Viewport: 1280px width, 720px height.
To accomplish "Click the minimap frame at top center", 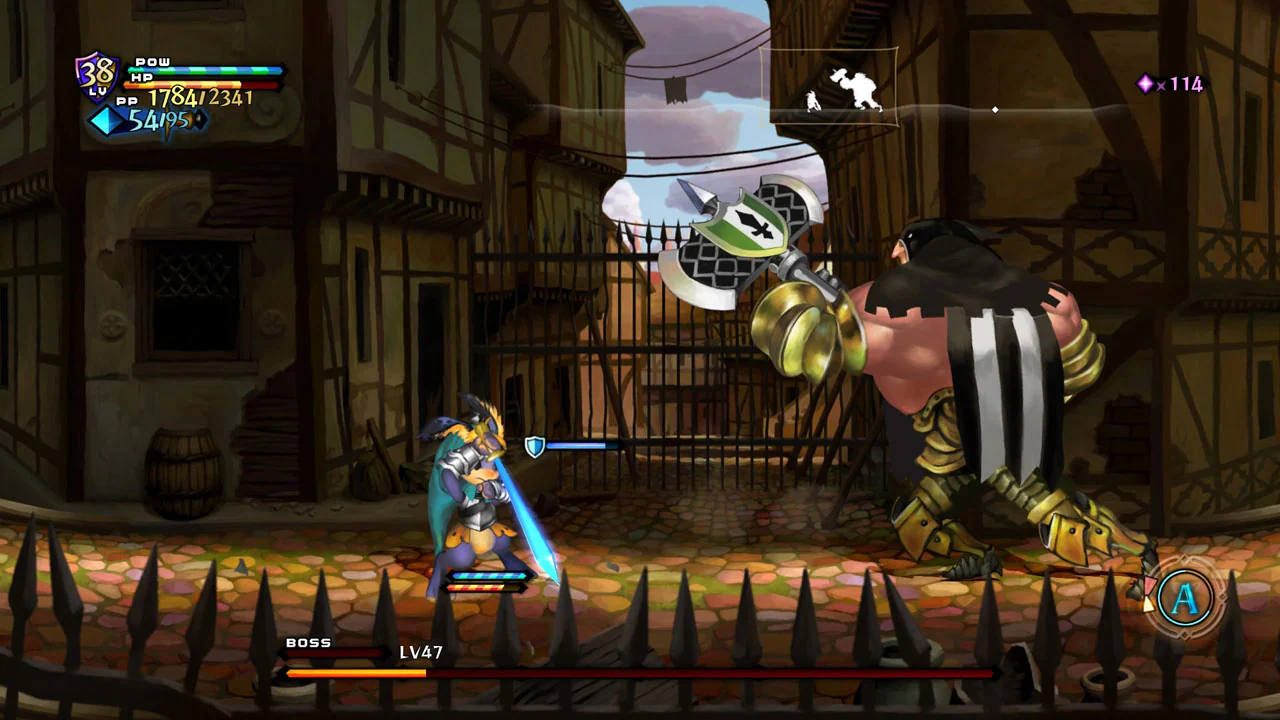I will pyautogui.click(x=830, y=87).
